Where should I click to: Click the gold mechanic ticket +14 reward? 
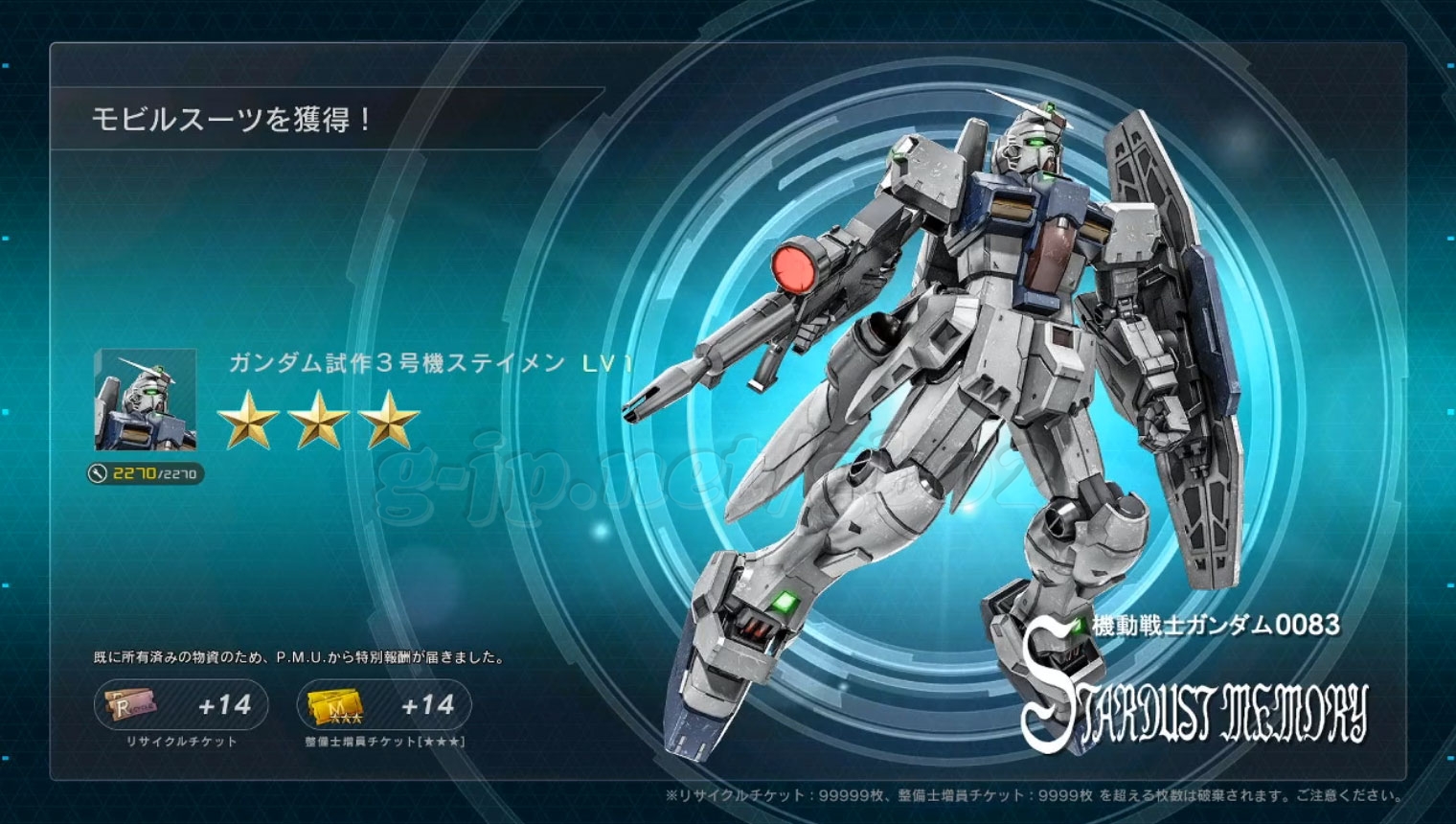point(335,706)
